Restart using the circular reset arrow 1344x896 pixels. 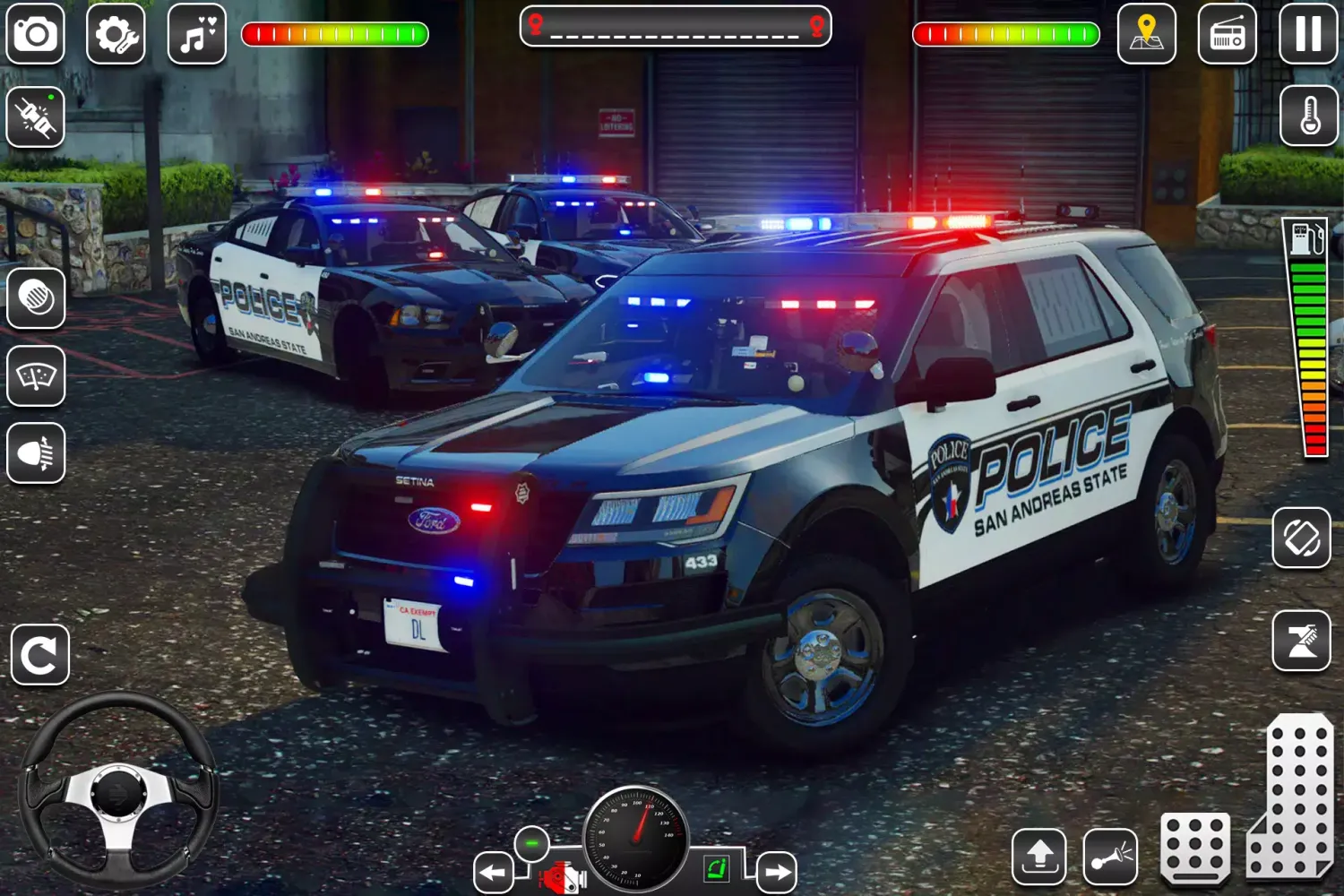click(39, 654)
